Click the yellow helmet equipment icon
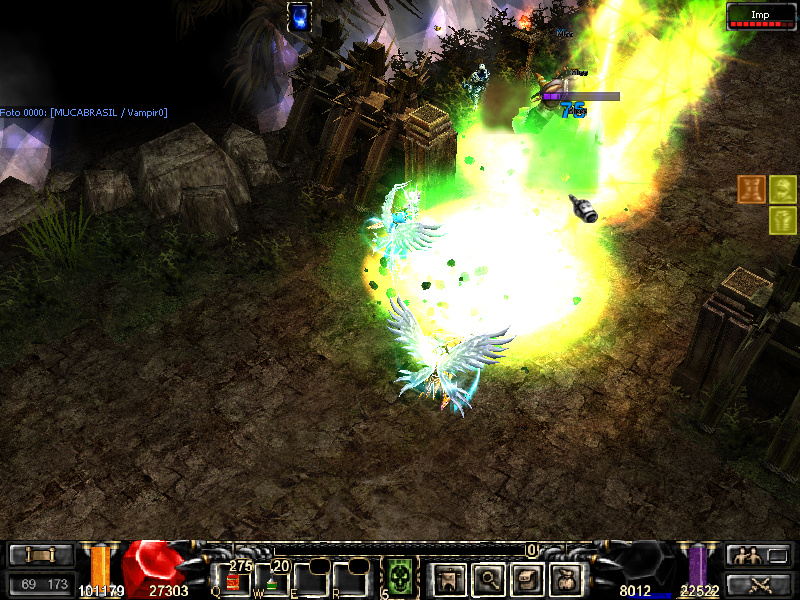 click(783, 189)
